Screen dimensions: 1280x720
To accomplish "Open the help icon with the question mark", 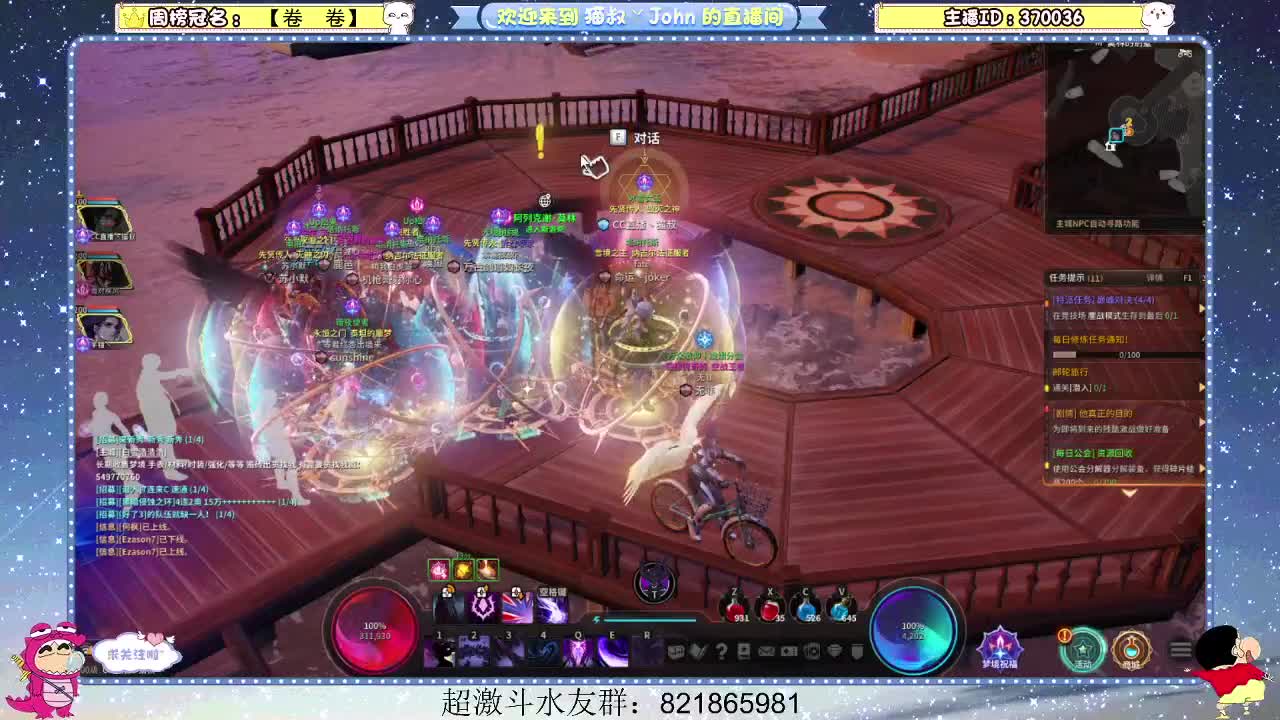I will pyautogui.click(x=720, y=650).
